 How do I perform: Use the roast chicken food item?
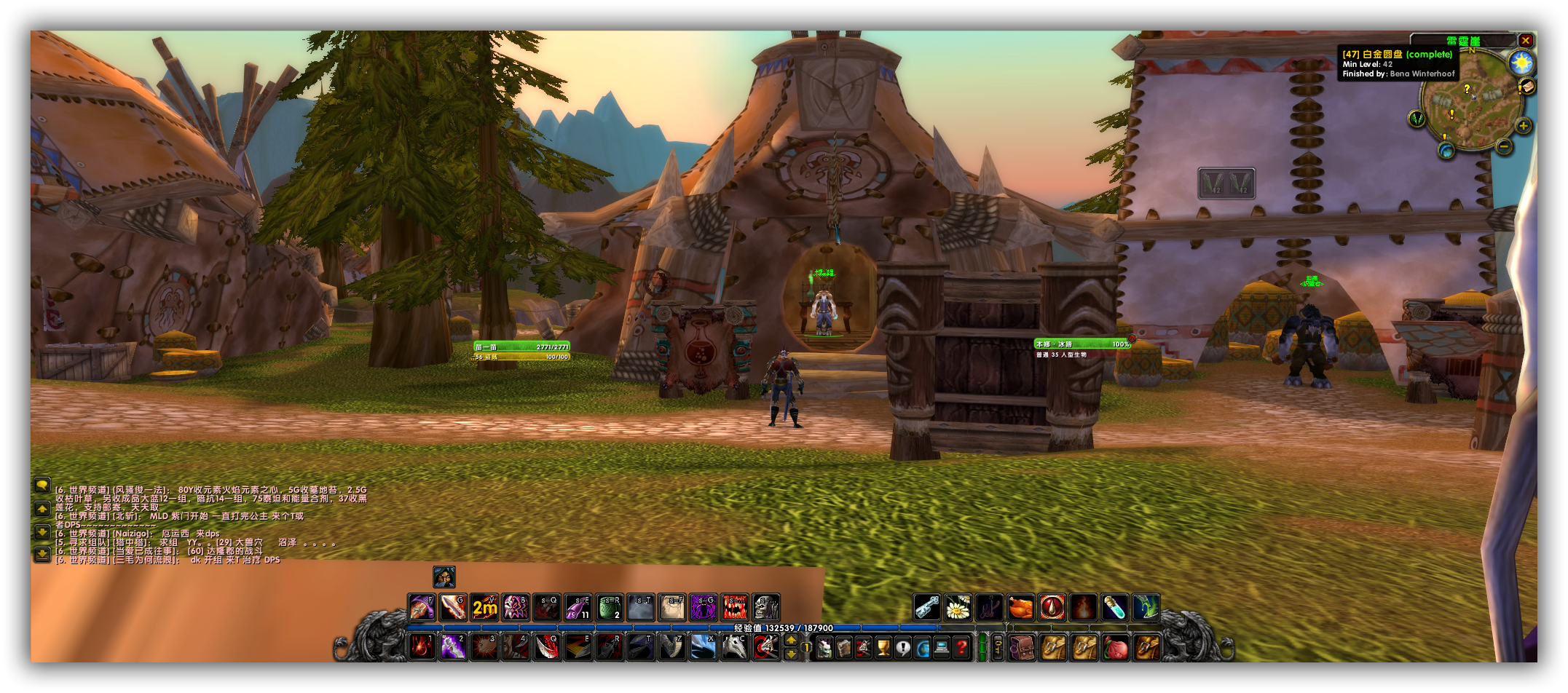tap(1020, 607)
